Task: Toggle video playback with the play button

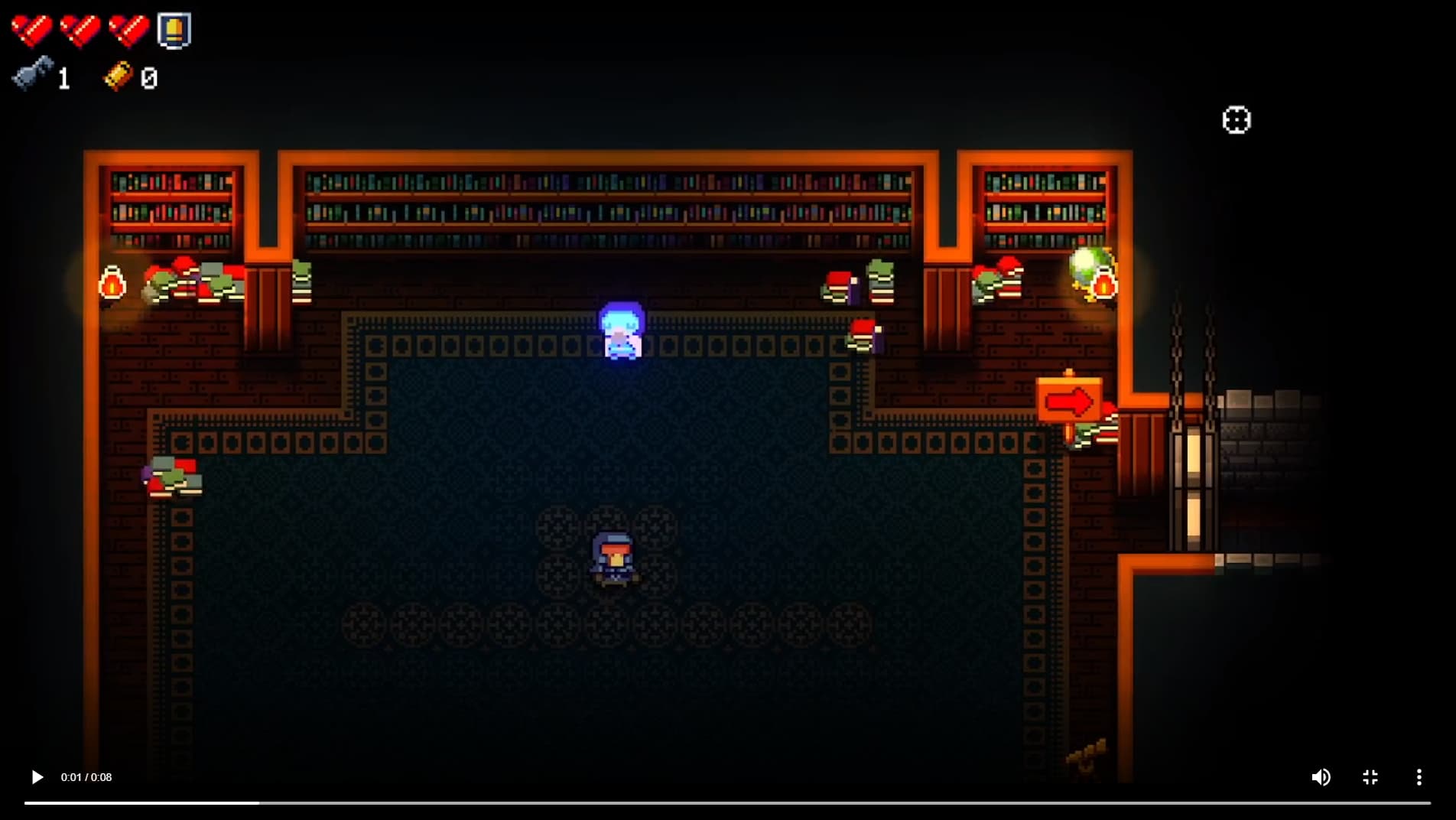Action: click(36, 777)
